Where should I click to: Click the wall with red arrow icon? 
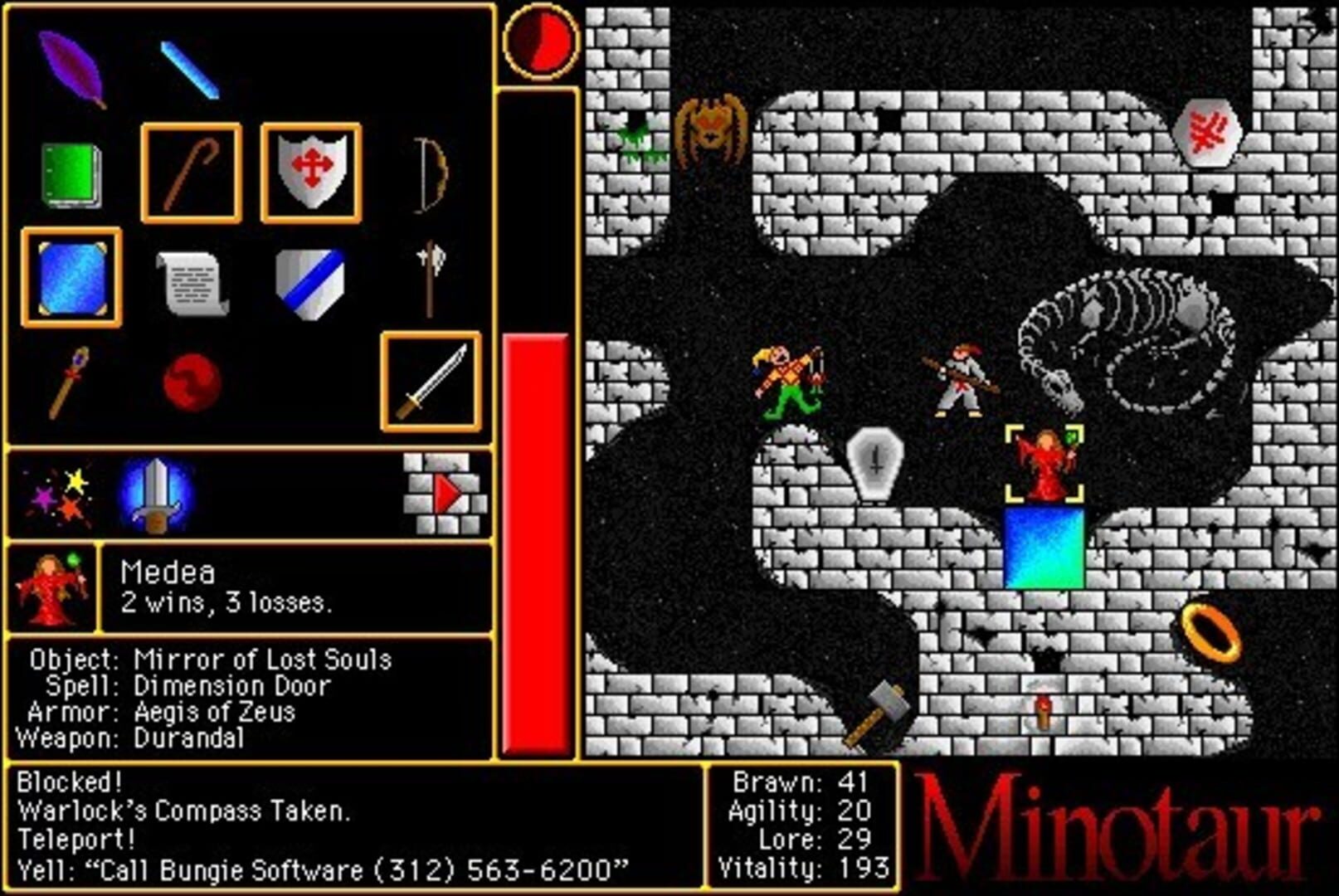444,489
